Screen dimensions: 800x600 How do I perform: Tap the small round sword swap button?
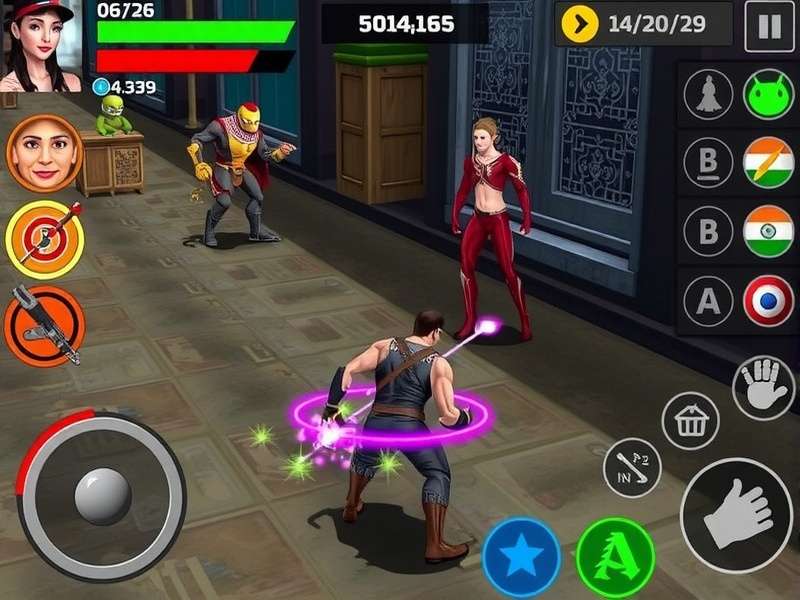[632, 467]
